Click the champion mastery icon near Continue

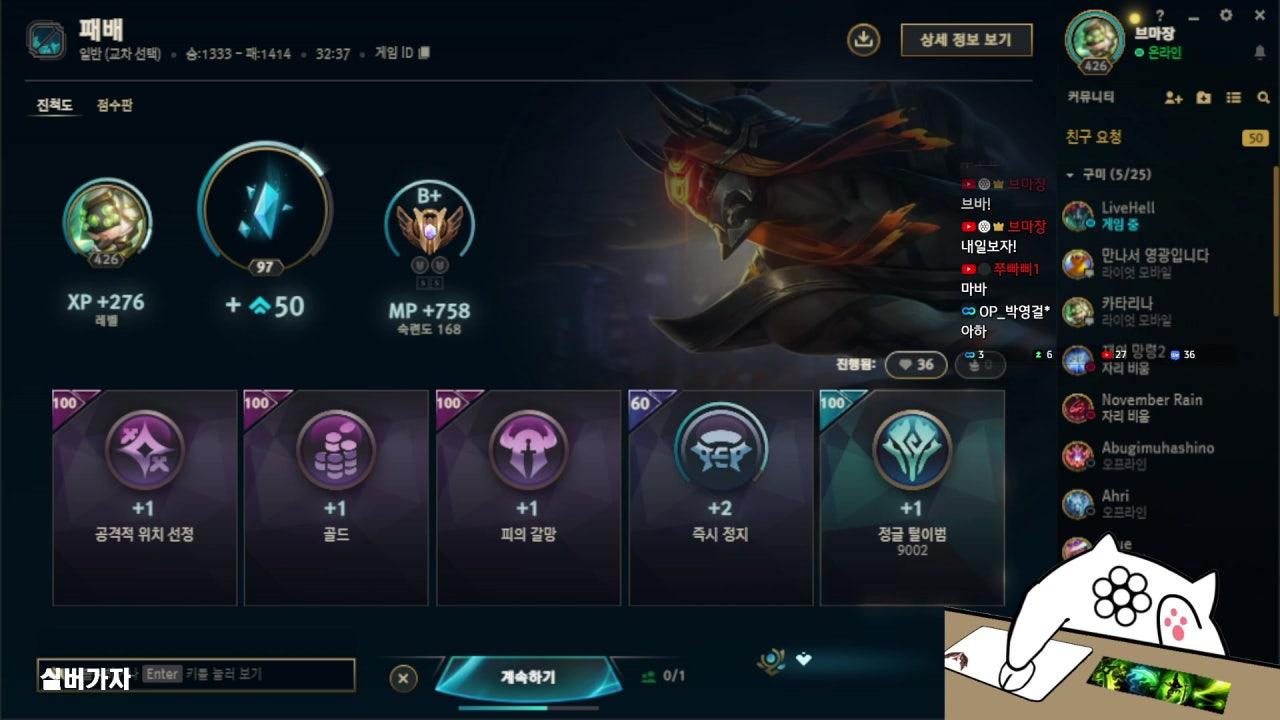[x=768, y=658]
